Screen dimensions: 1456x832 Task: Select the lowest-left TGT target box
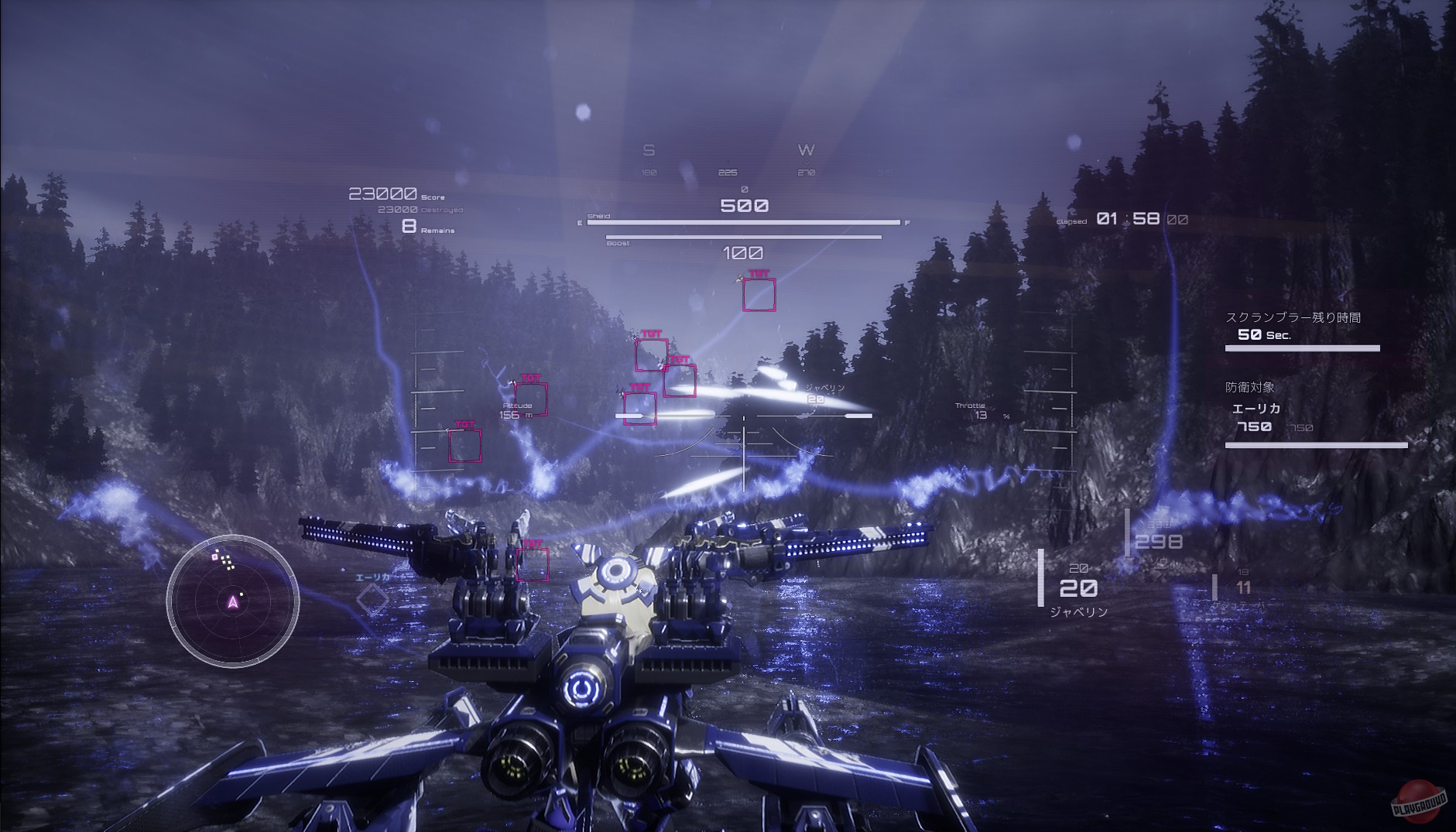(x=464, y=444)
